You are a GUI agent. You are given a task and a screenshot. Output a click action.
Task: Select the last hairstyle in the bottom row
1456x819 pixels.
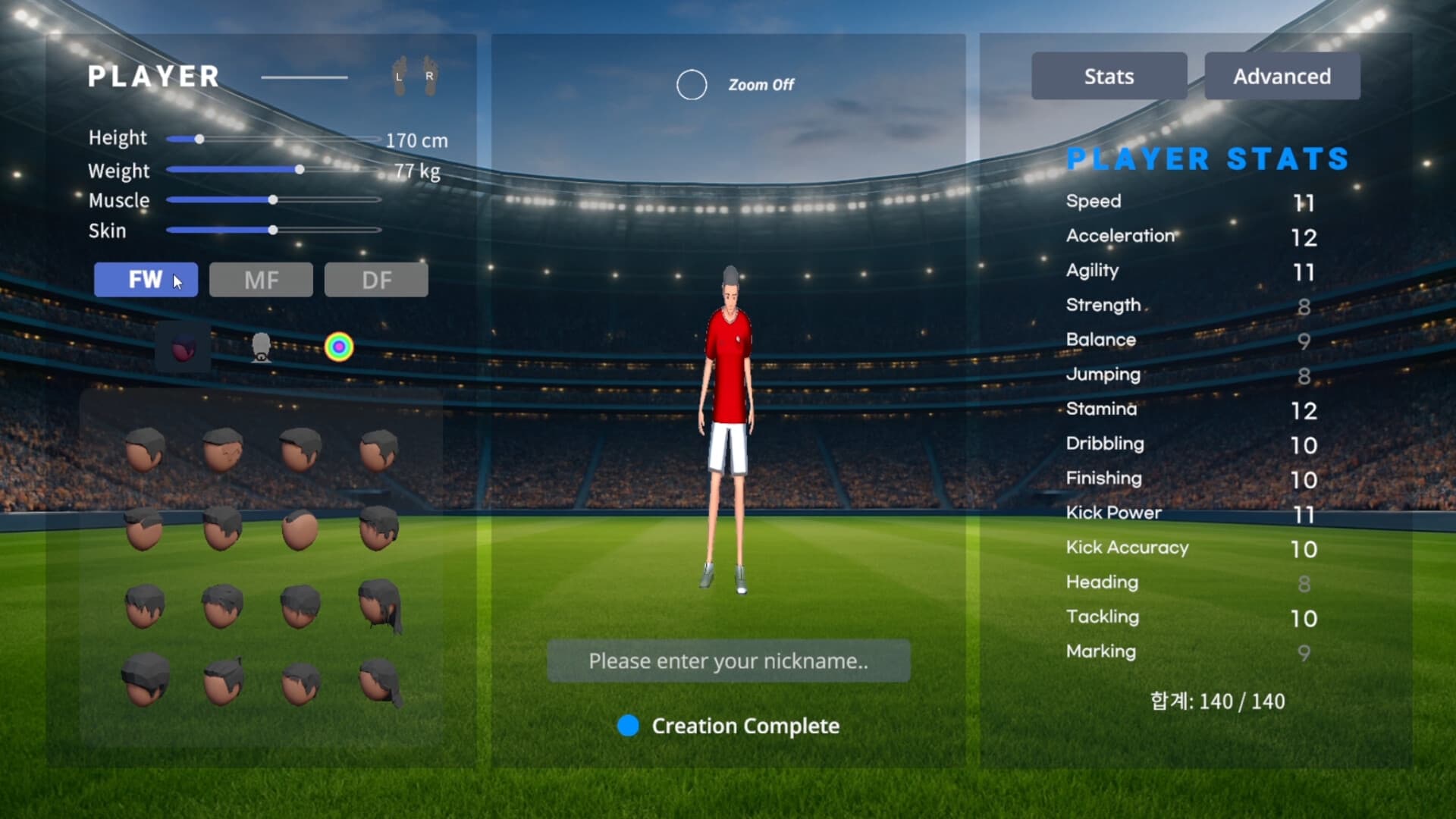pos(379,681)
